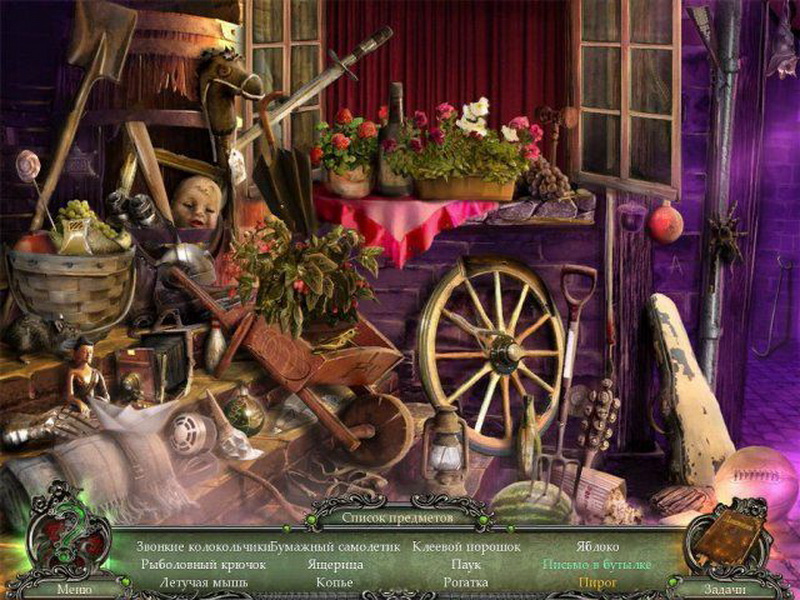Image resolution: width=800 pixels, height=600 pixels.
Task: Select the 'Рогатка' list entry
Action: (x=466, y=582)
